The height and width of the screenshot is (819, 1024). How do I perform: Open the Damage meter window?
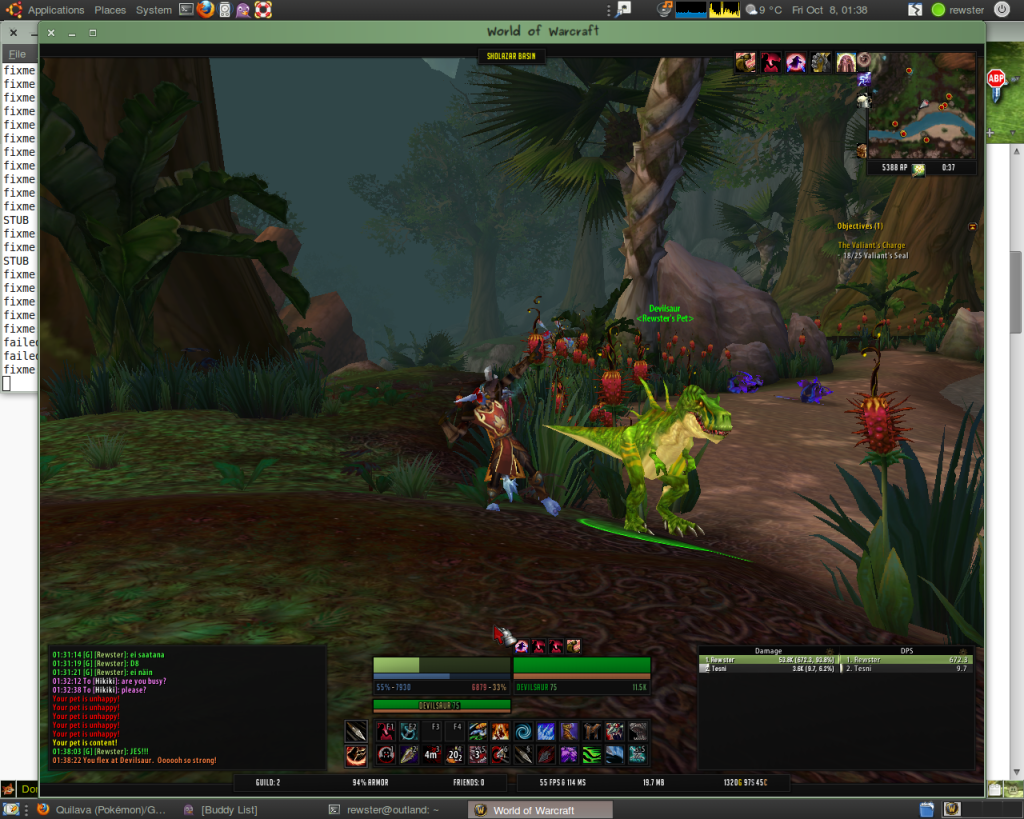click(768, 651)
